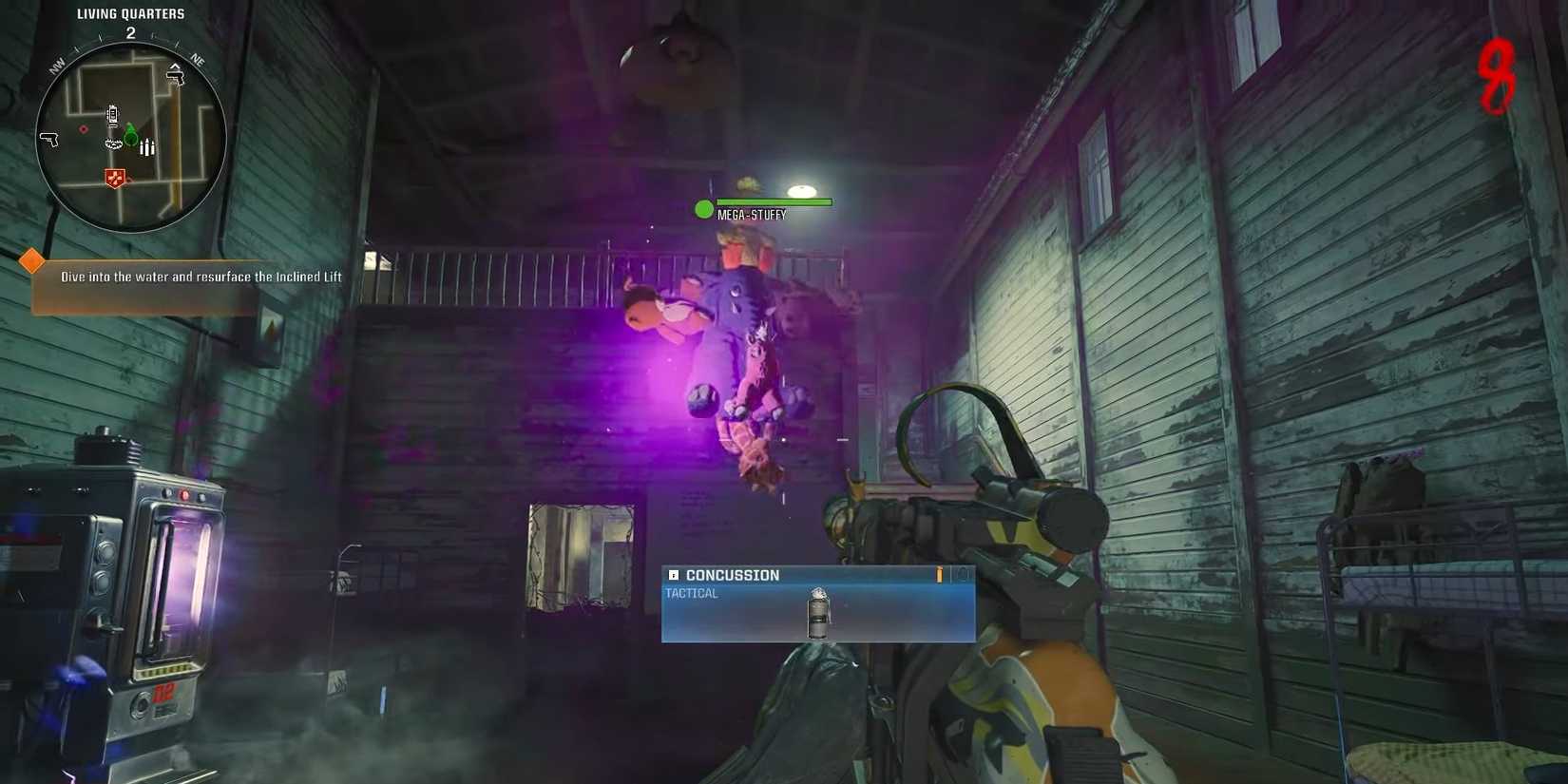Viewport: 1568px width, 784px height.
Task: Click the MEGA-STUFFY health bar
Action: pyautogui.click(x=772, y=201)
